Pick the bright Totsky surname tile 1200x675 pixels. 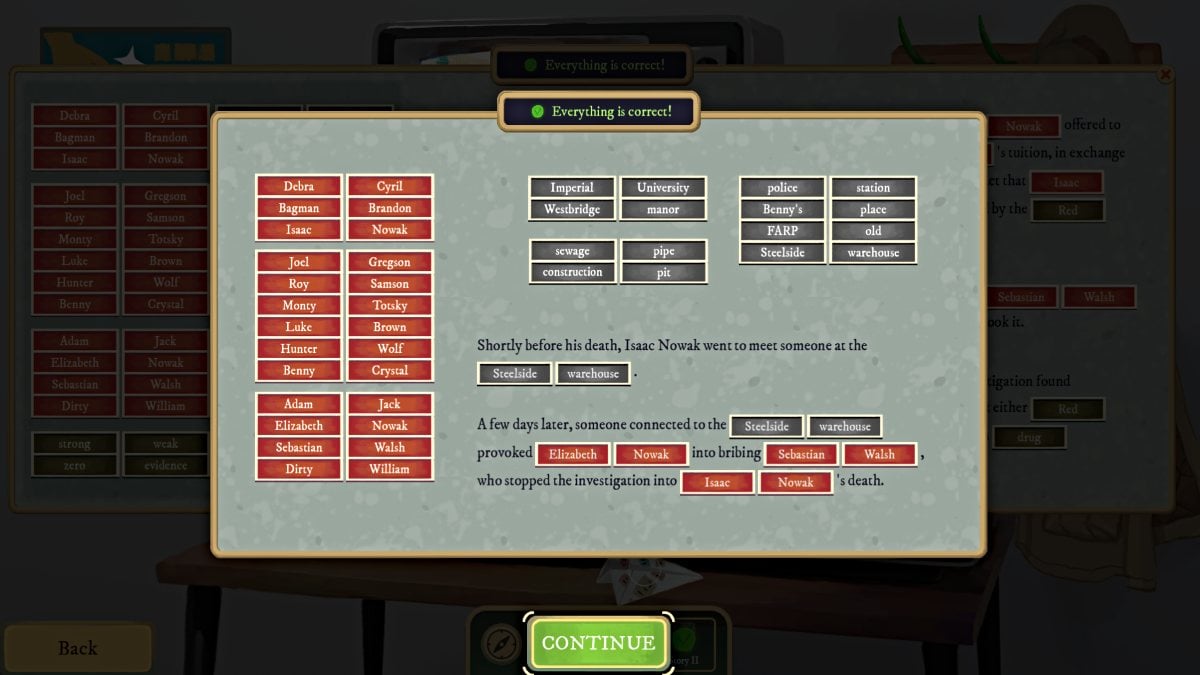390,305
